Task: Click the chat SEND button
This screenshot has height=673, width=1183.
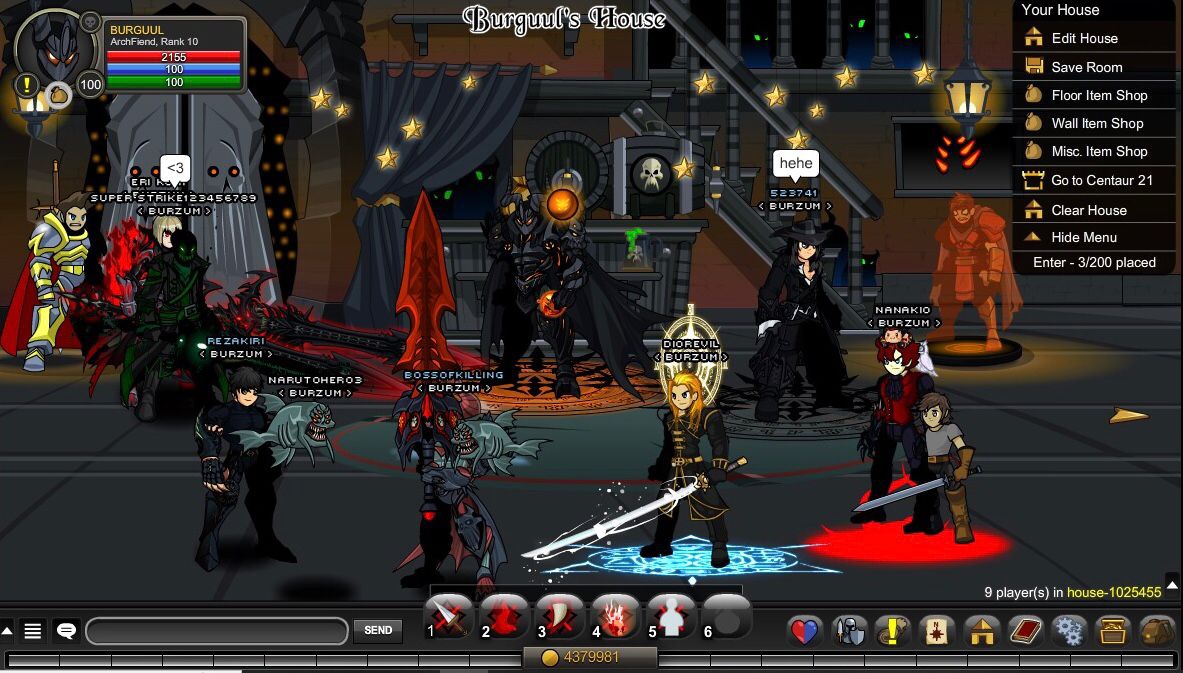Action: [x=378, y=631]
